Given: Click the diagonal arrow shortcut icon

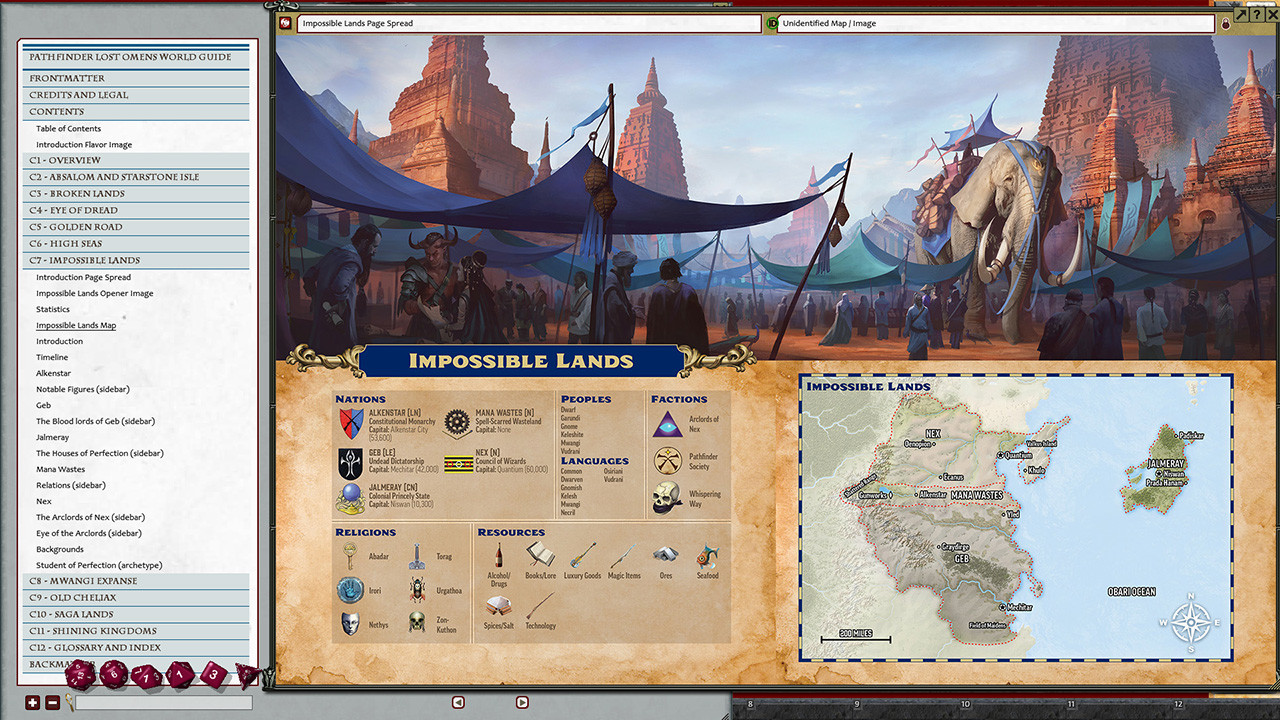Looking at the screenshot, I should pyautogui.click(x=1239, y=14).
